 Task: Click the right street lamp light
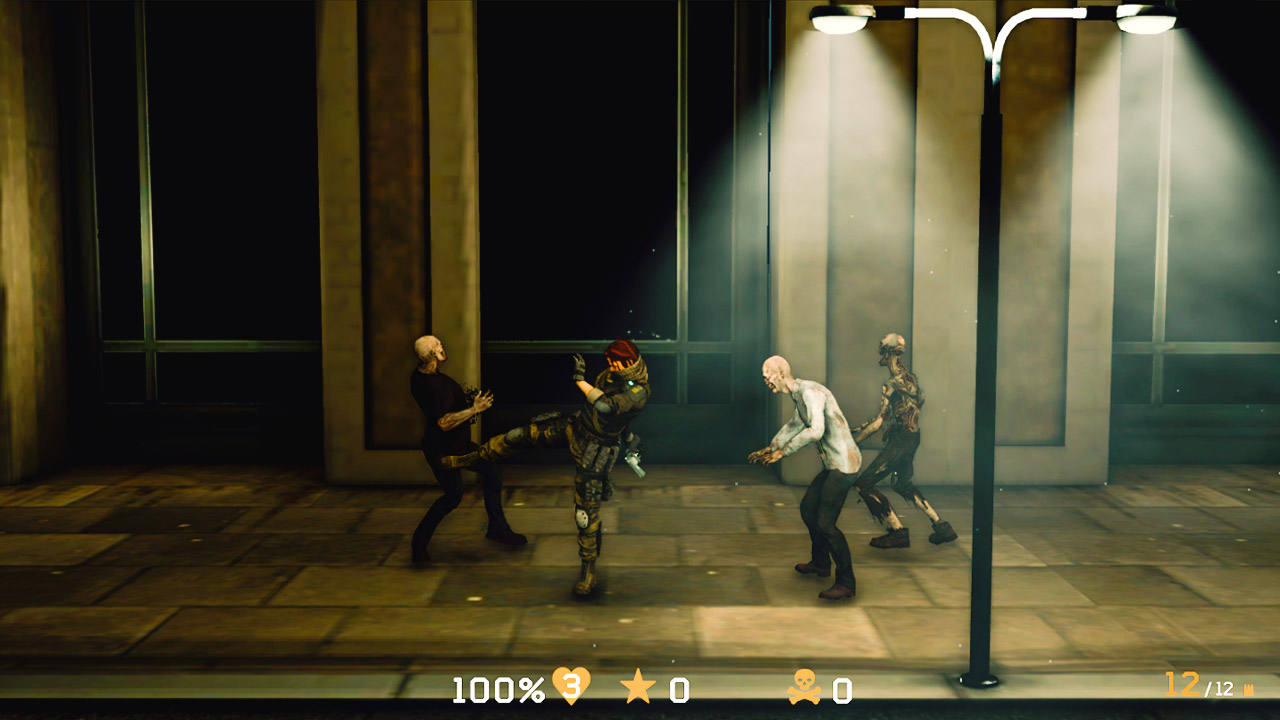click(1145, 22)
